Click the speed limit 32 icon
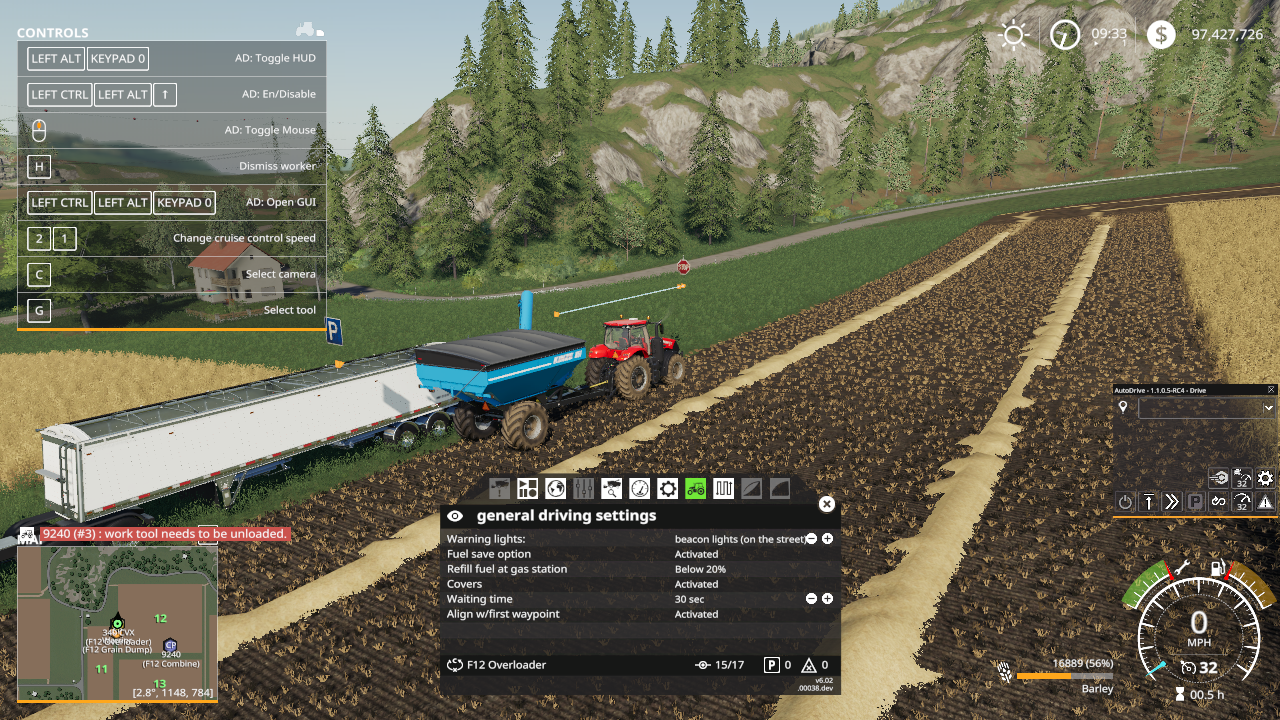Image resolution: width=1280 pixels, height=720 pixels. (x=1242, y=501)
